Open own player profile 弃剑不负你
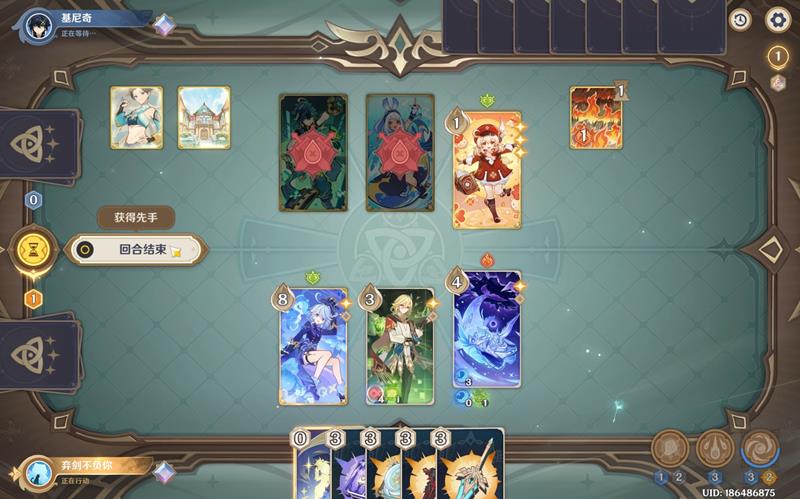Image resolution: width=800 pixels, height=499 pixels. (38, 473)
